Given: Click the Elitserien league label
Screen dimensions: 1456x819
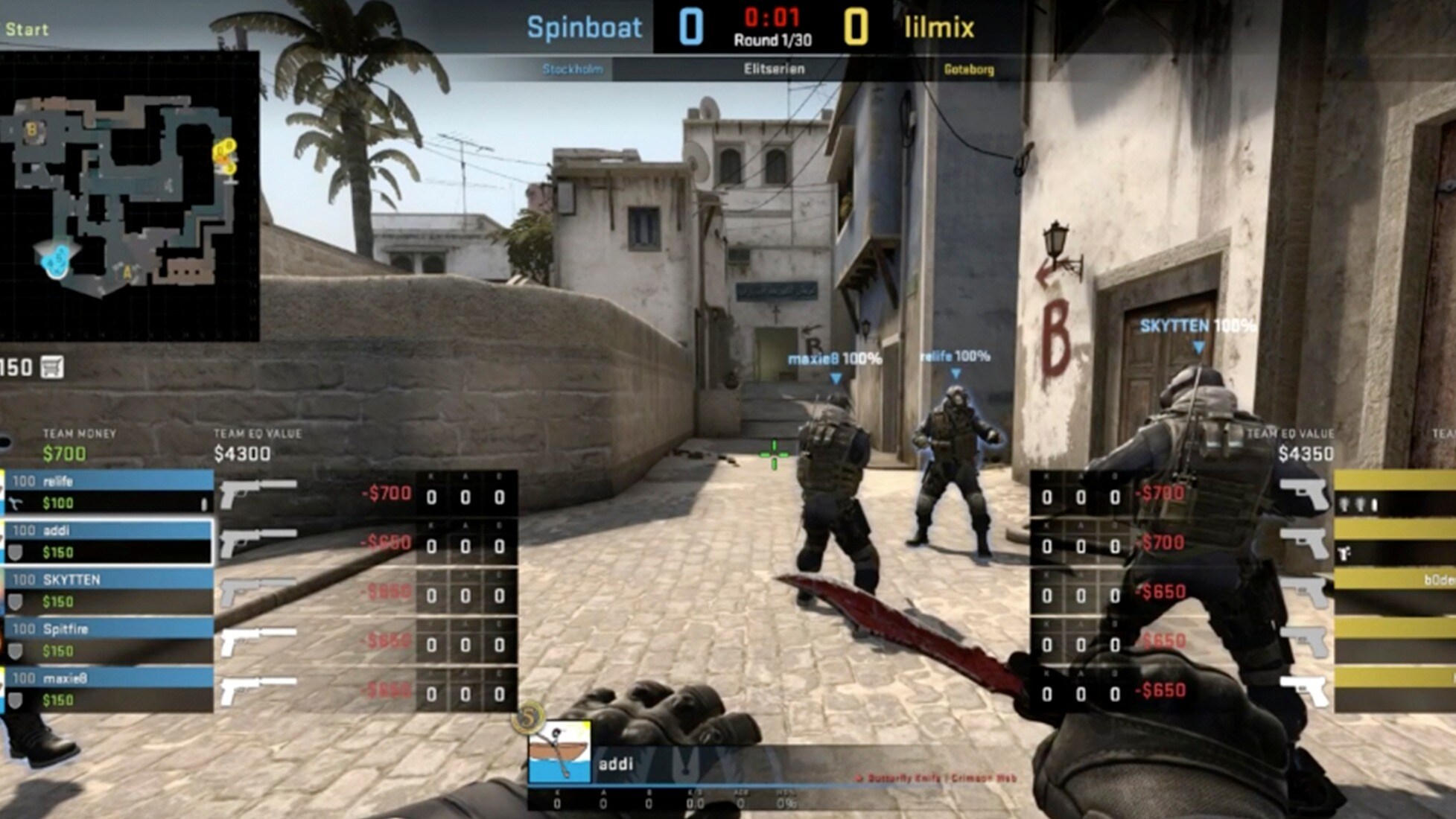Looking at the screenshot, I should pyautogui.click(x=772, y=68).
